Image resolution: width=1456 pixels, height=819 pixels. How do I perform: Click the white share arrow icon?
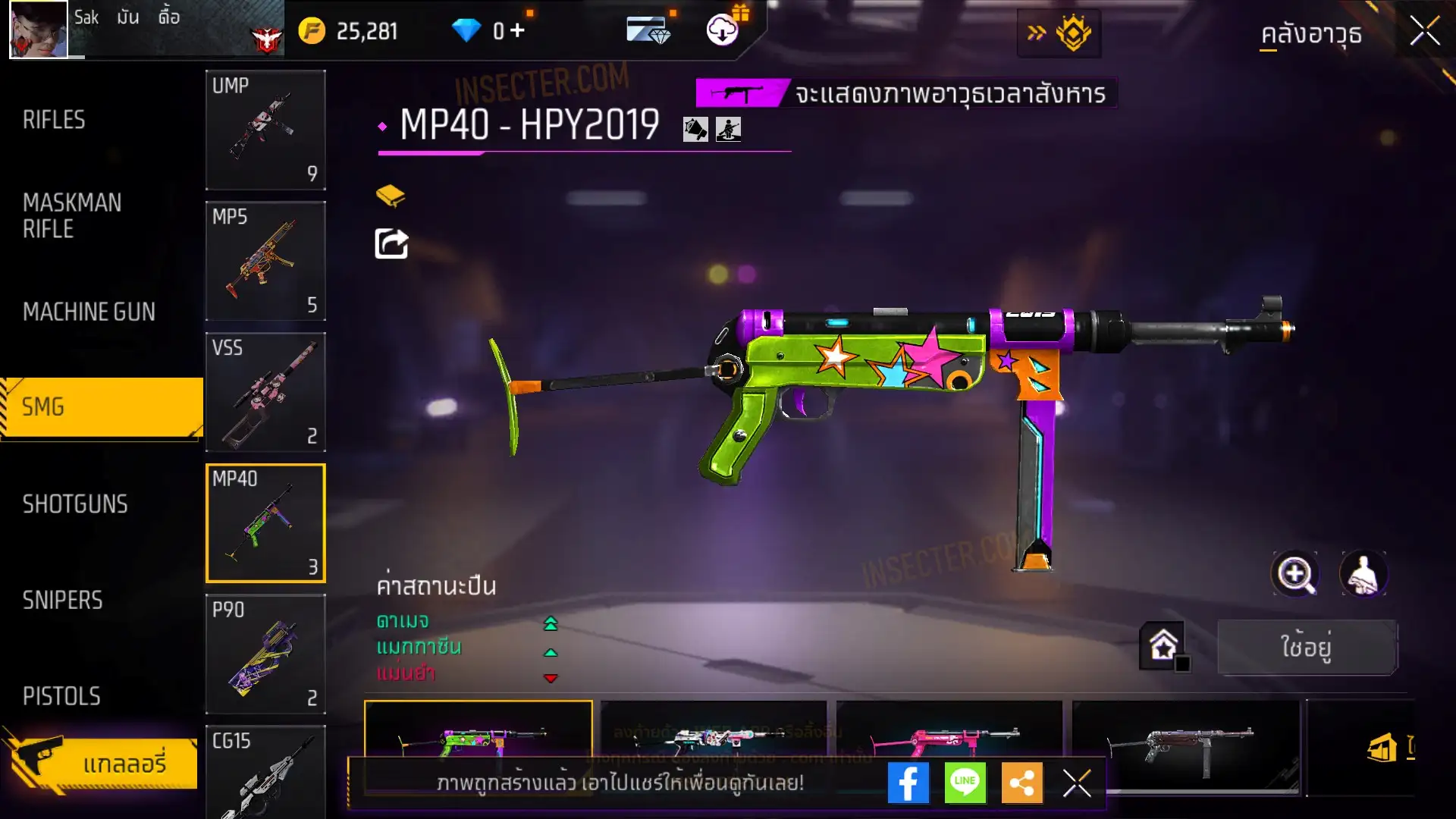pyautogui.click(x=391, y=243)
